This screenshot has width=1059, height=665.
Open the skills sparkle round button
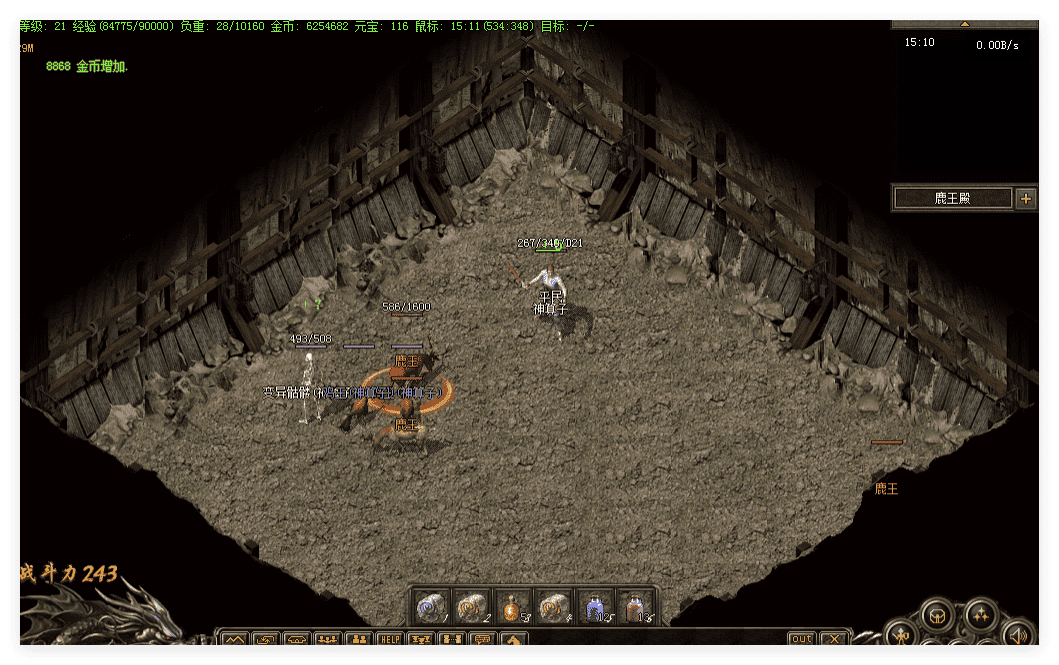(980, 614)
